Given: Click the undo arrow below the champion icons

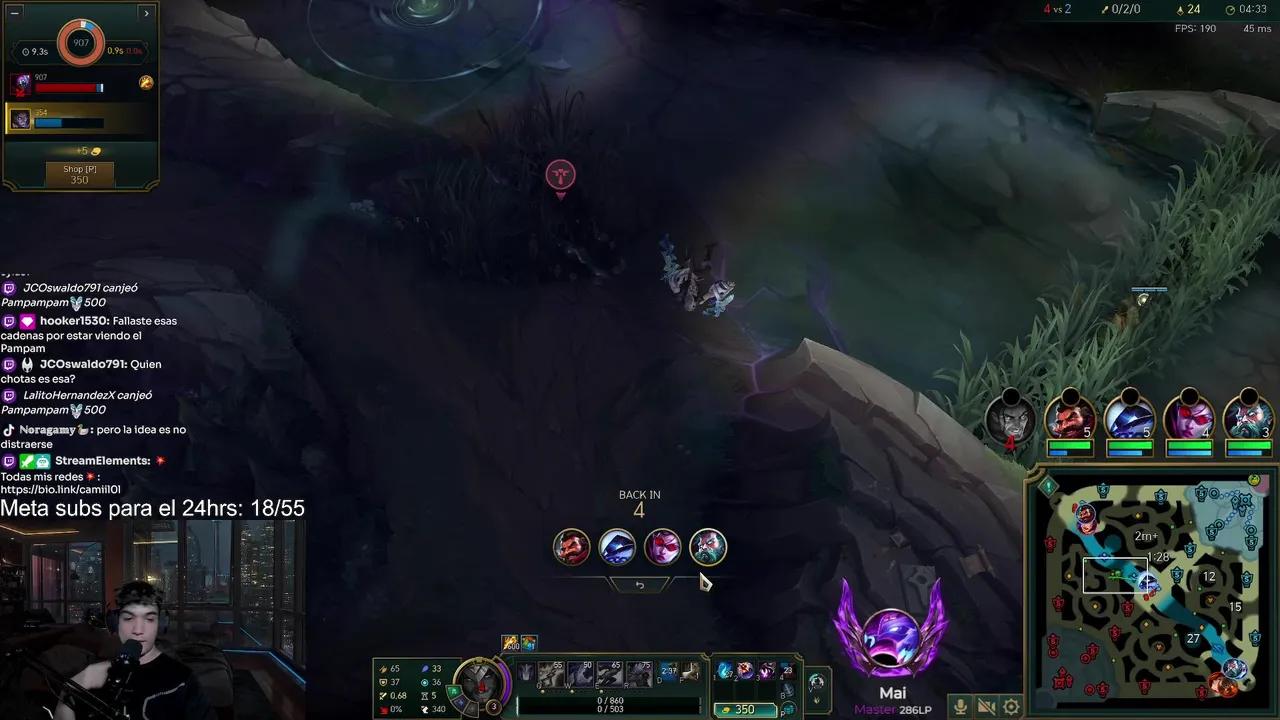Looking at the screenshot, I should click(x=640, y=584).
